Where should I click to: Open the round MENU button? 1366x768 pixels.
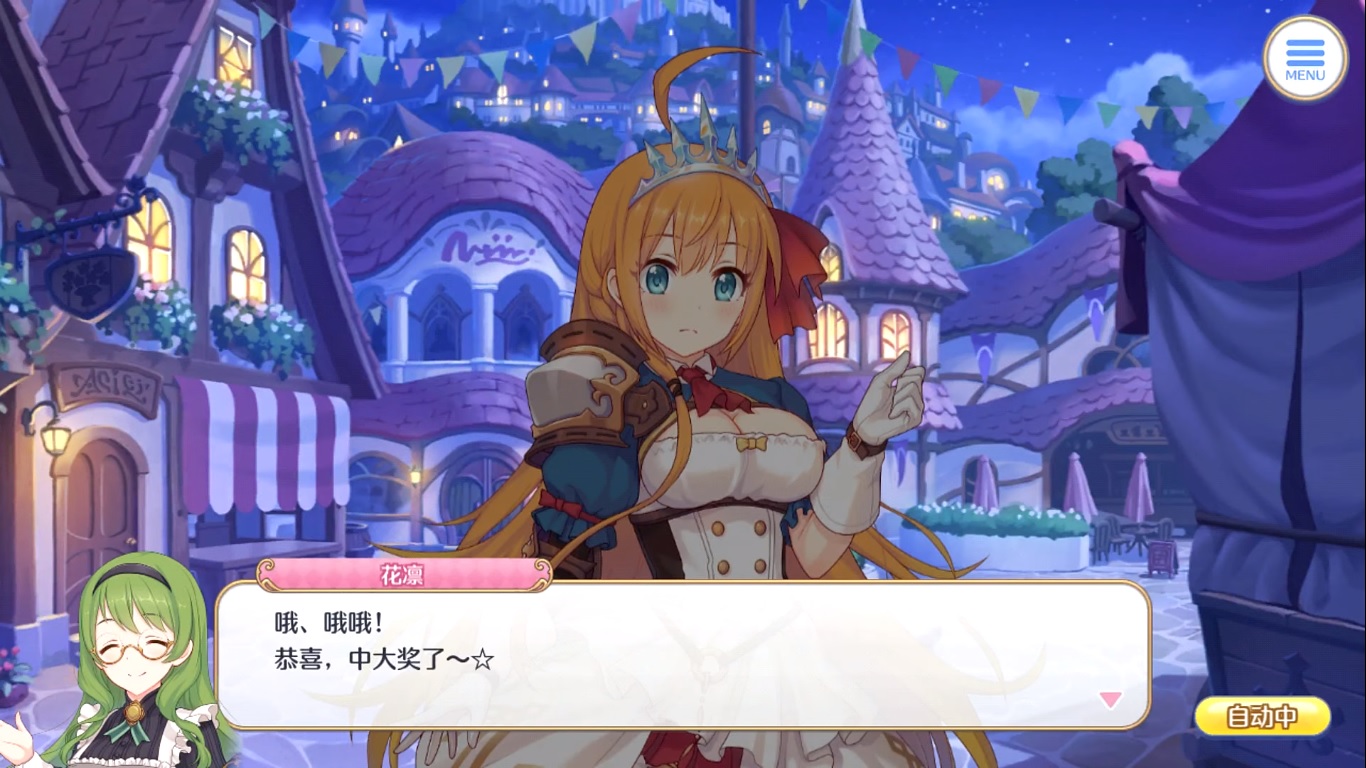(1305, 58)
